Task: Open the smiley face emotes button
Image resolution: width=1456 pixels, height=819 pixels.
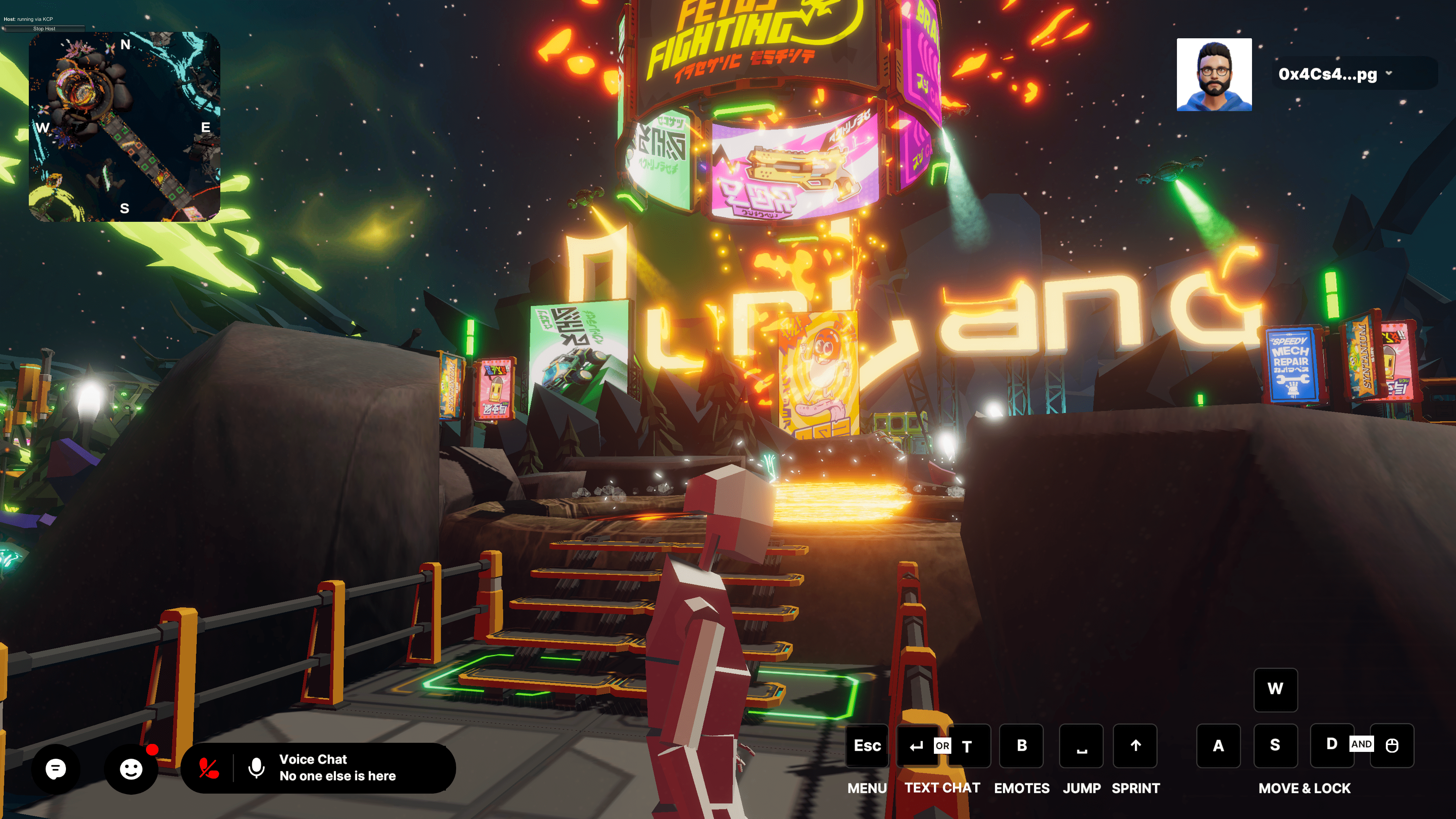Action: pyautogui.click(x=131, y=769)
